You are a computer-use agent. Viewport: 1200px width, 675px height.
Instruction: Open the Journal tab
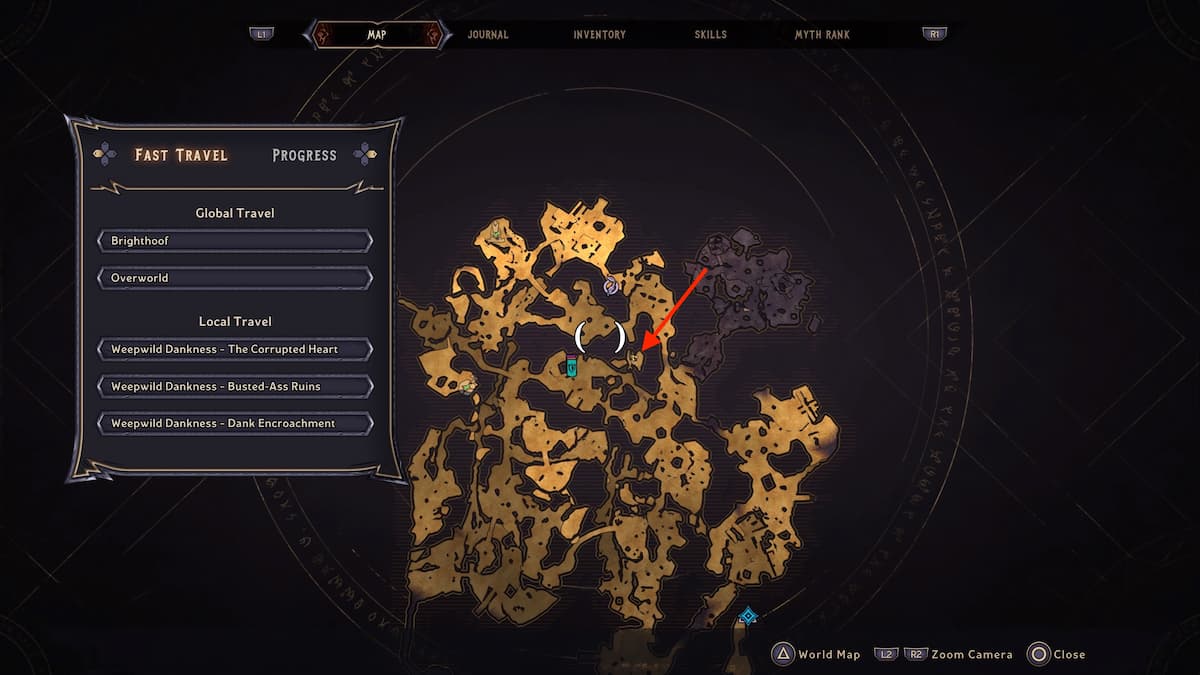tap(488, 34)
